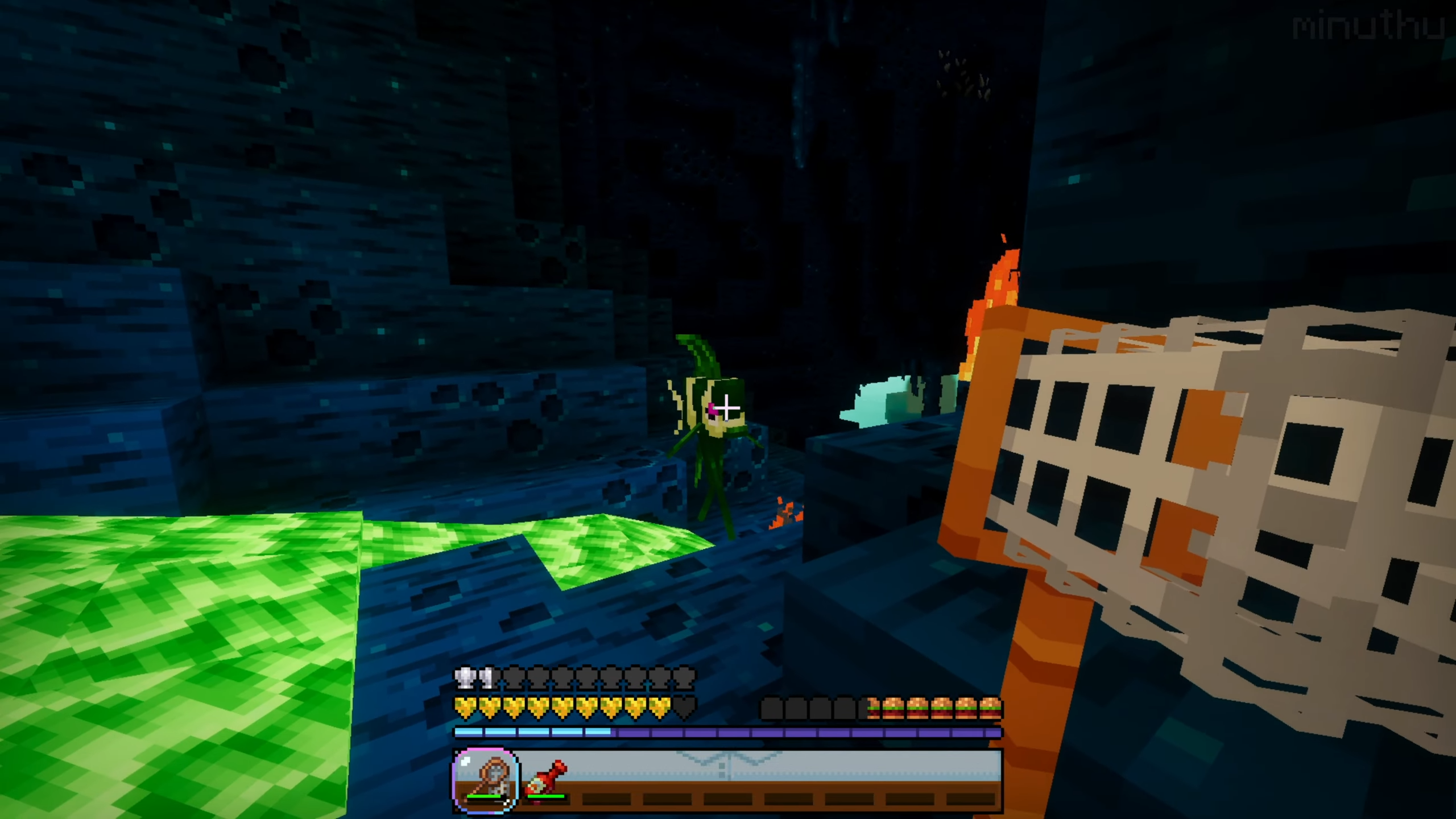1456x819 pixels.
Task: Select the red ketchup bottle slot
Action: pos(546,779)
